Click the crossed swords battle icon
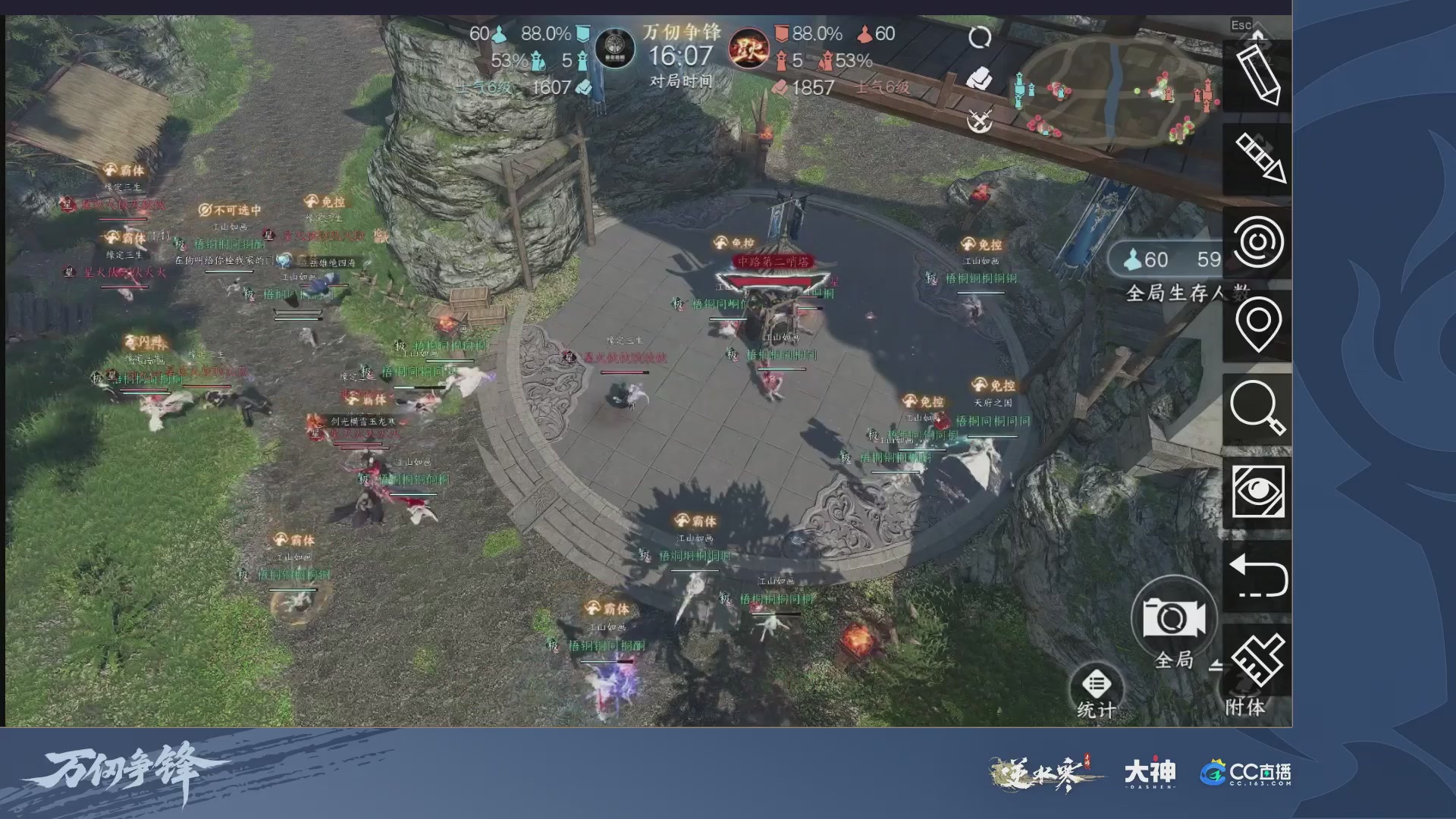 pos(981,118)
